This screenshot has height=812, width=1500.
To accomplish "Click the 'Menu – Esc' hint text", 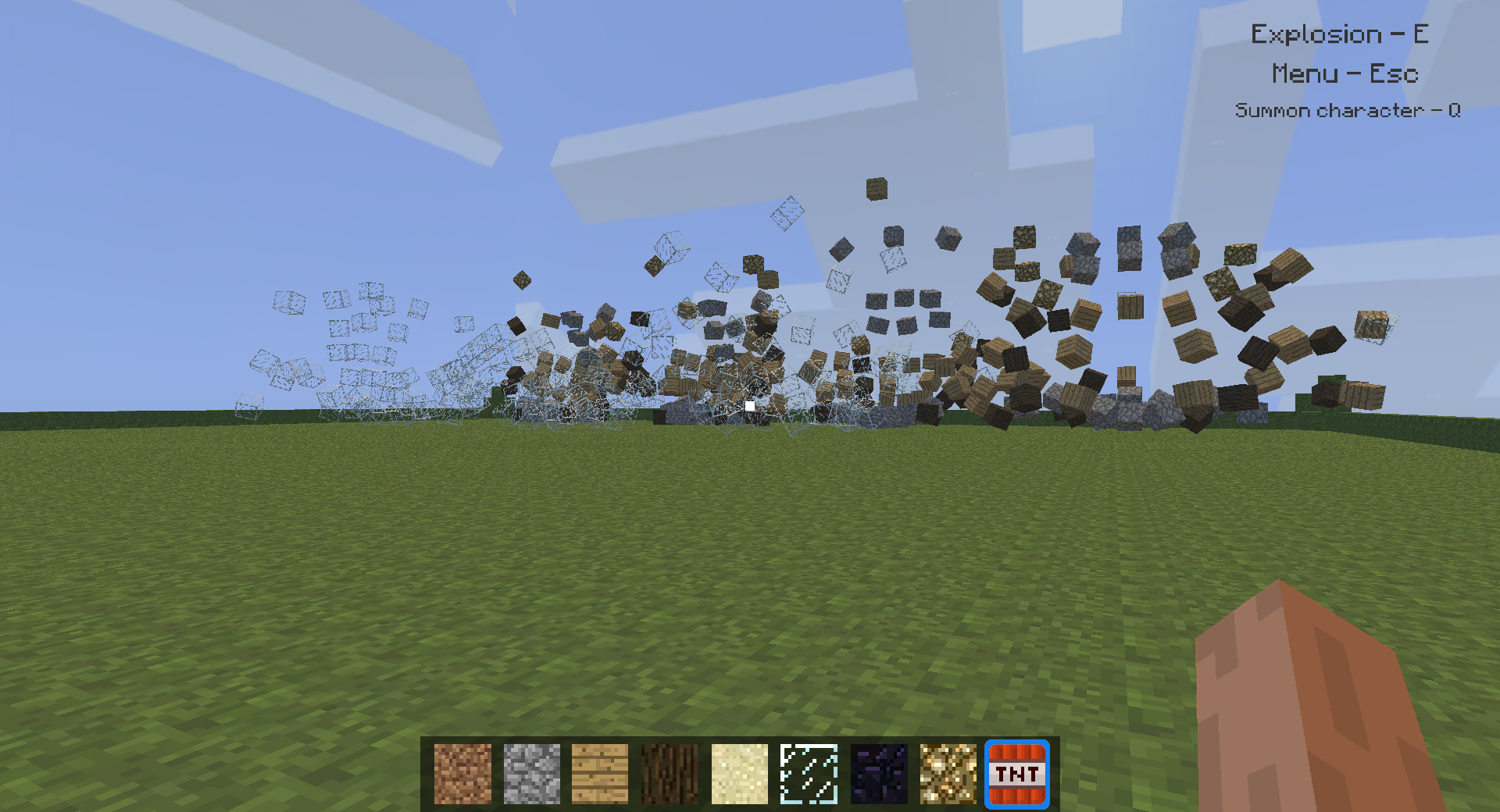I will point(1345,74).
